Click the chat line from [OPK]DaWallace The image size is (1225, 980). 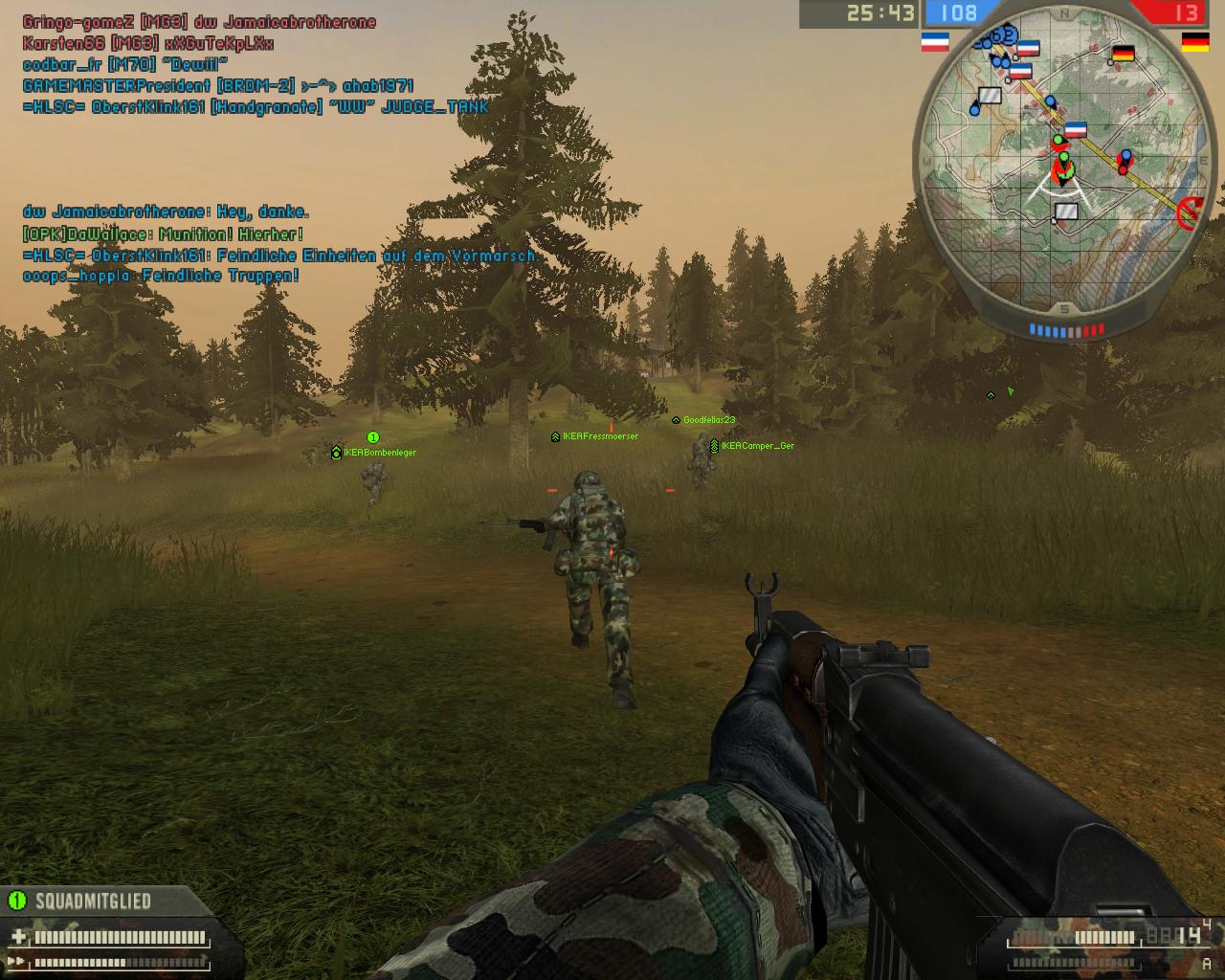(x=163, y=234)
